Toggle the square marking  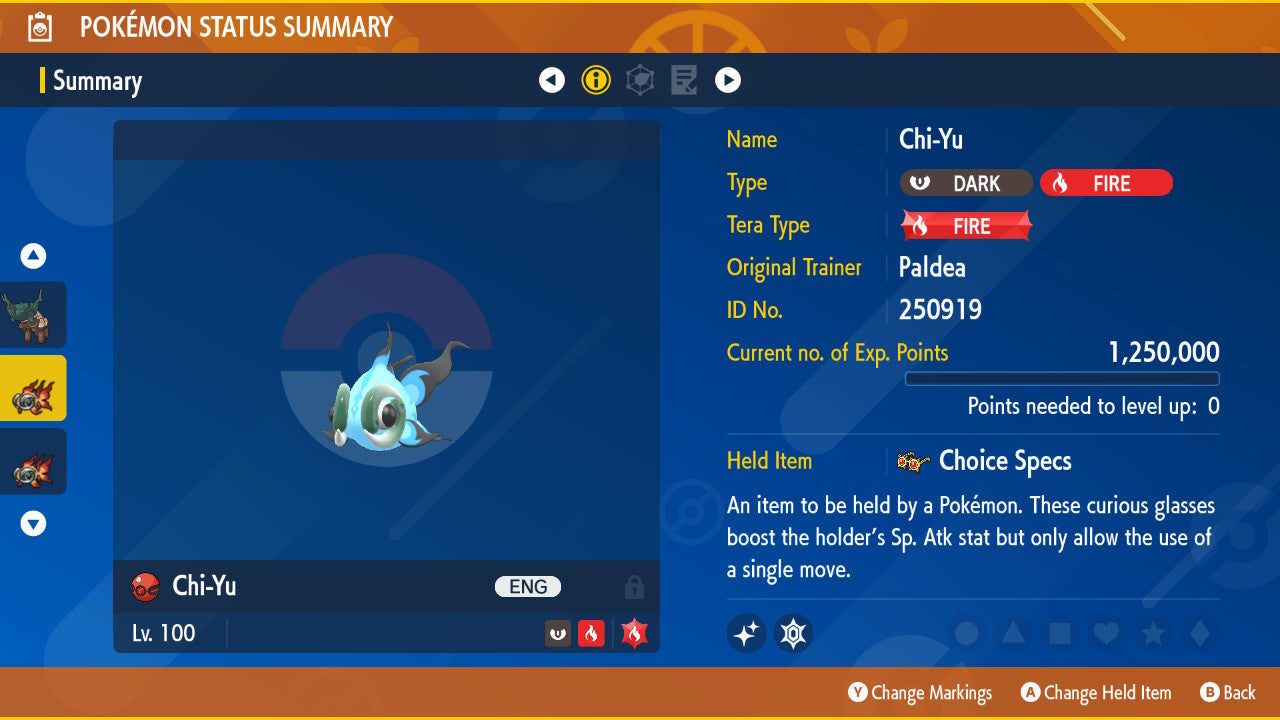pyautogui.click(x=1060, y=633)
